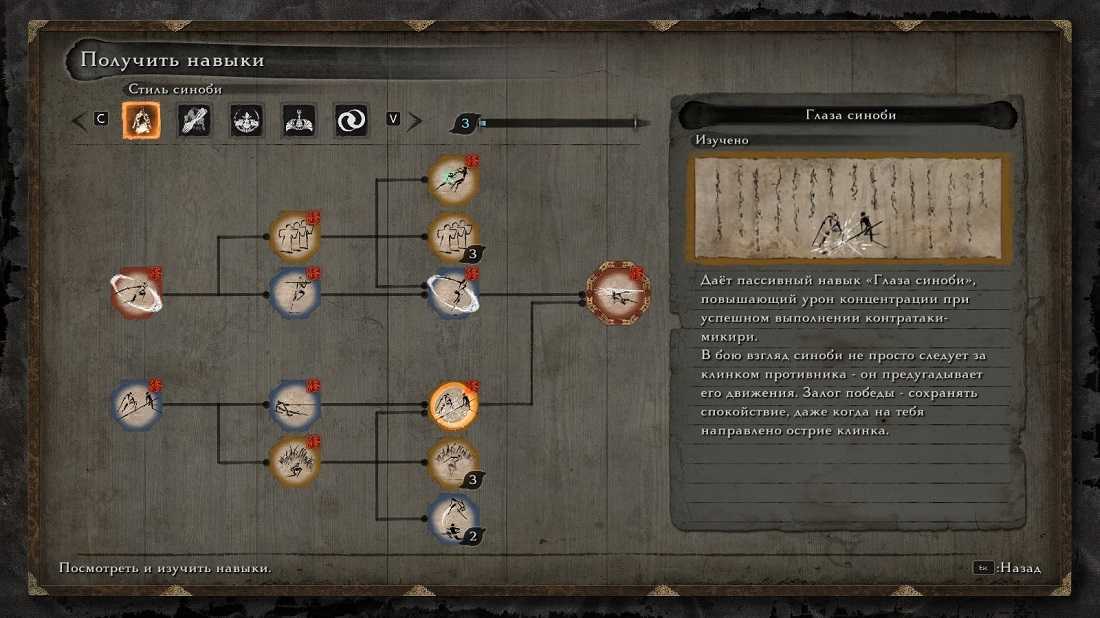Image resolution: width=1100 pixels, height=618 pixels.
Task: Select the skill node with the green glow
Action: point(453,180)
